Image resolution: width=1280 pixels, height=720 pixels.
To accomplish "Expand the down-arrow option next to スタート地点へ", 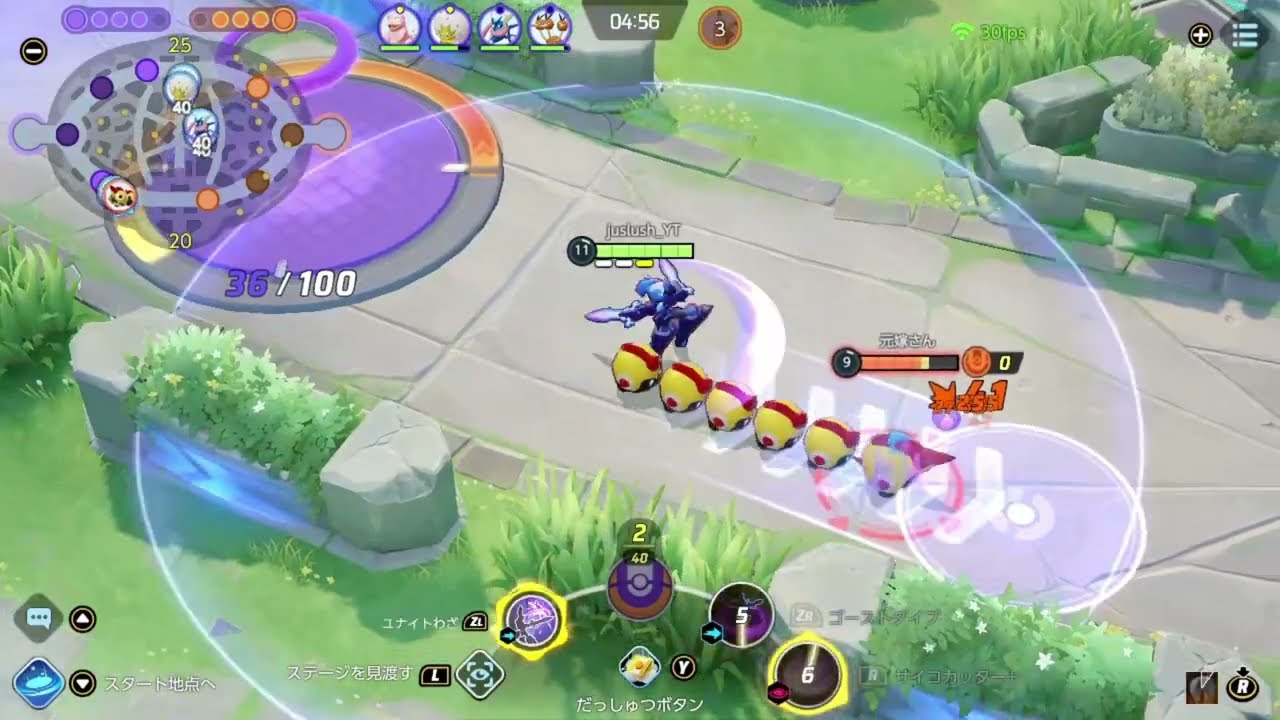I will tap(80, 685).
